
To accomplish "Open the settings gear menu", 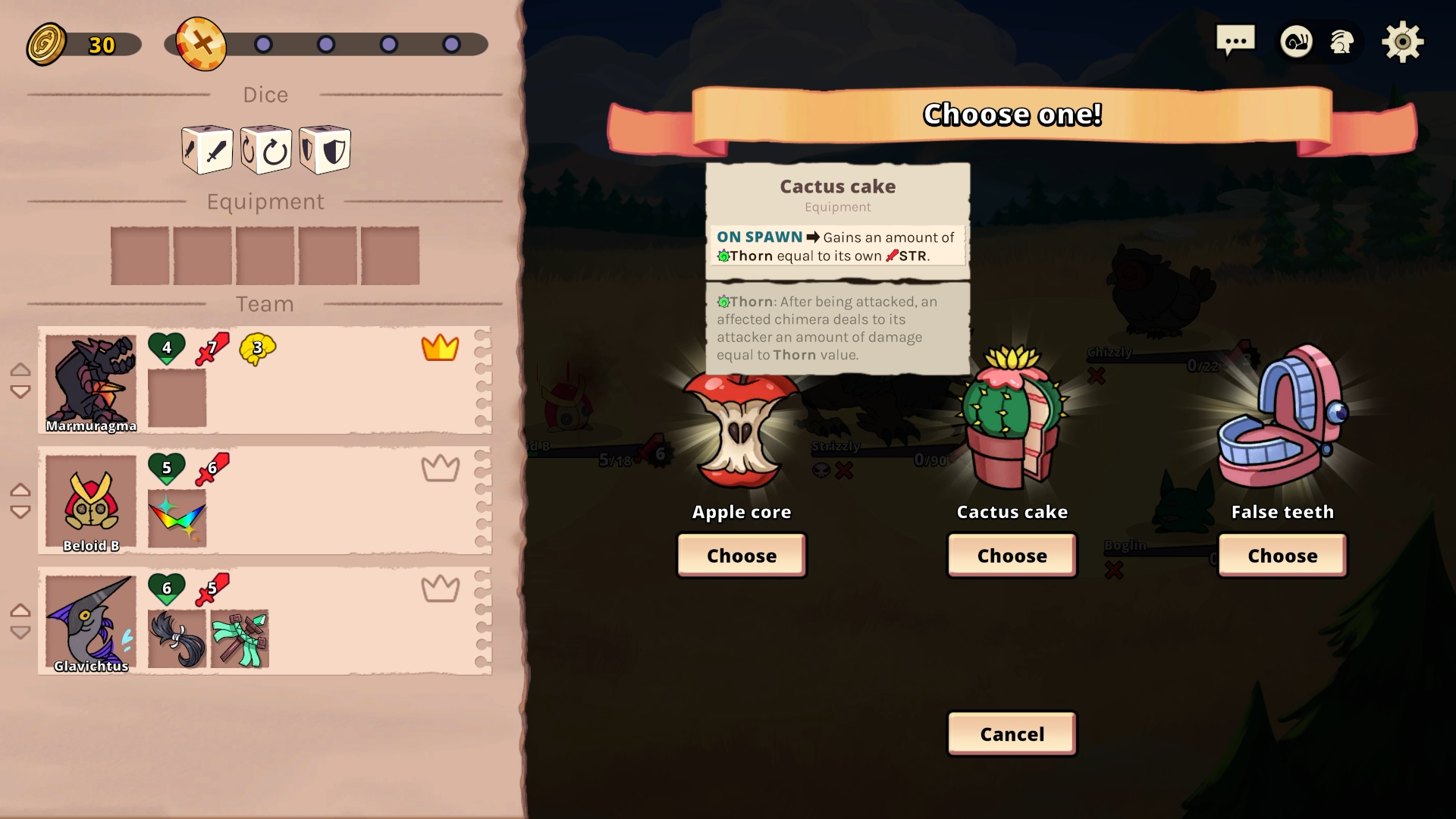I will point(1401,42).
